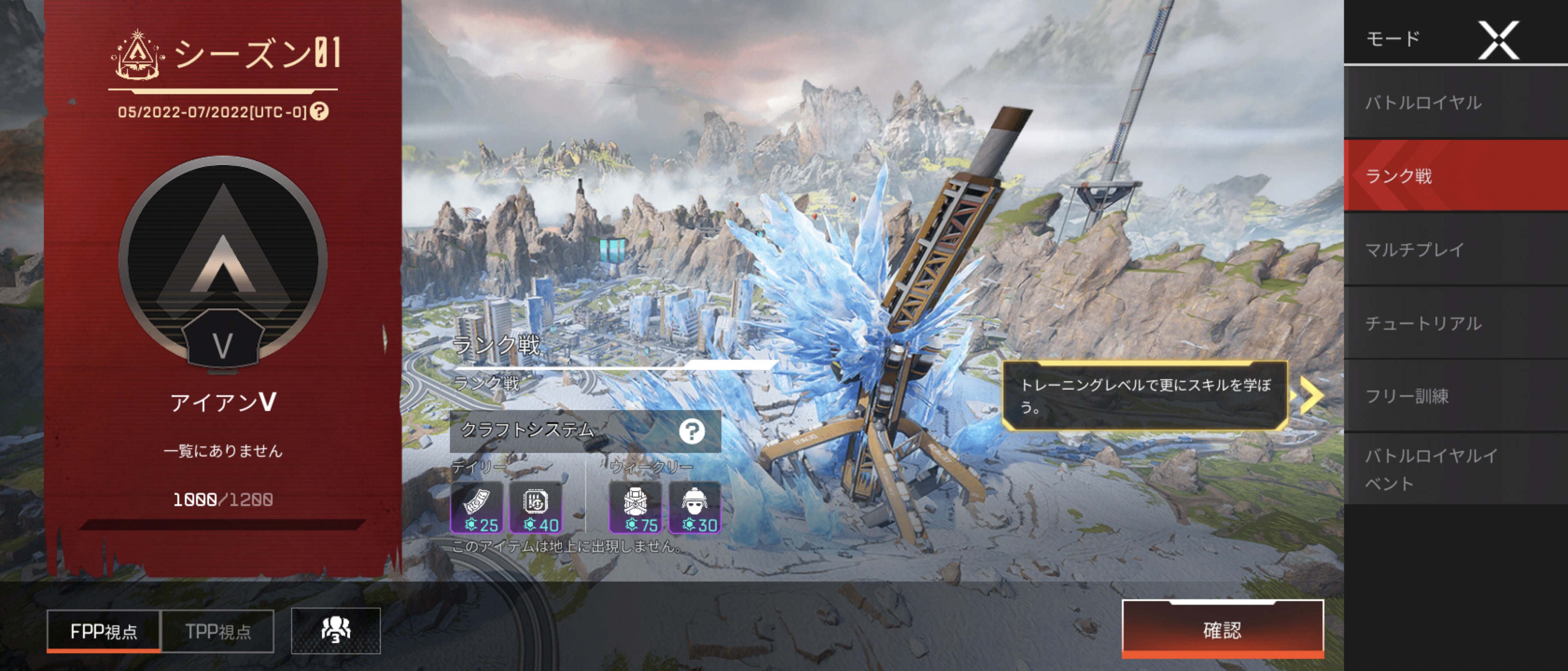Show クラフトシステム help info
Screen dimensions: 1568x671
[x=691, y=431]
